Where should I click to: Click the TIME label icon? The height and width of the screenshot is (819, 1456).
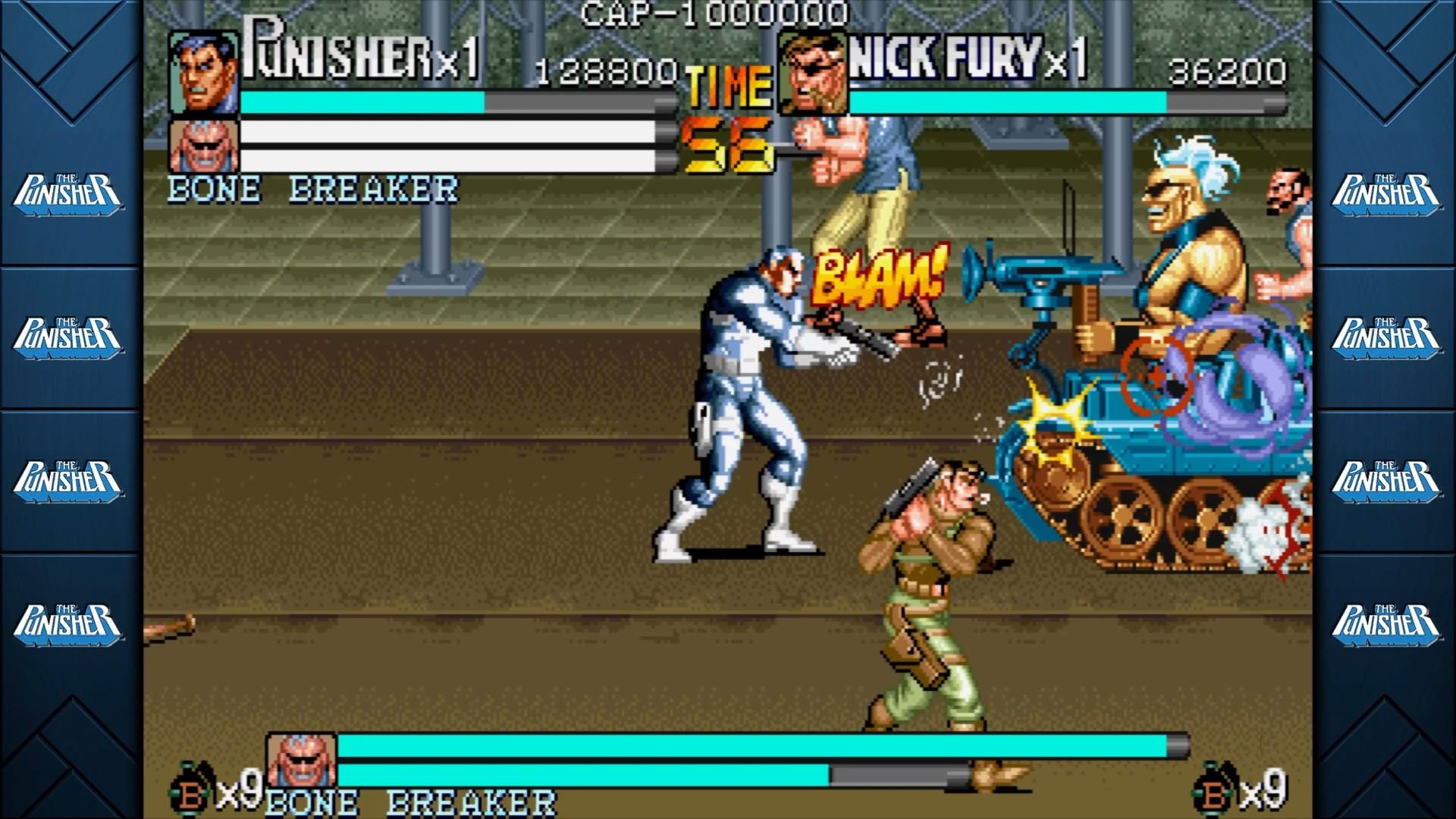(x=728, y=85)
